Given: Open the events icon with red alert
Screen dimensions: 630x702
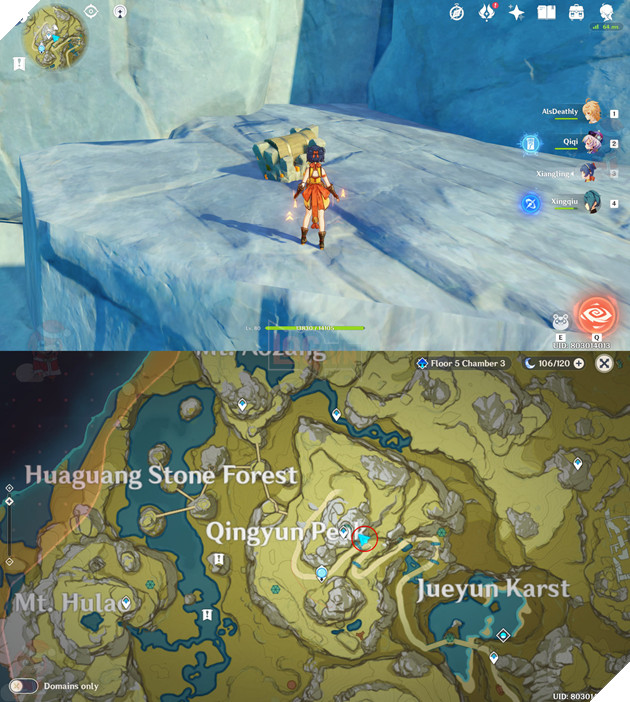Looking at the screenshot, I should point(487,12).
